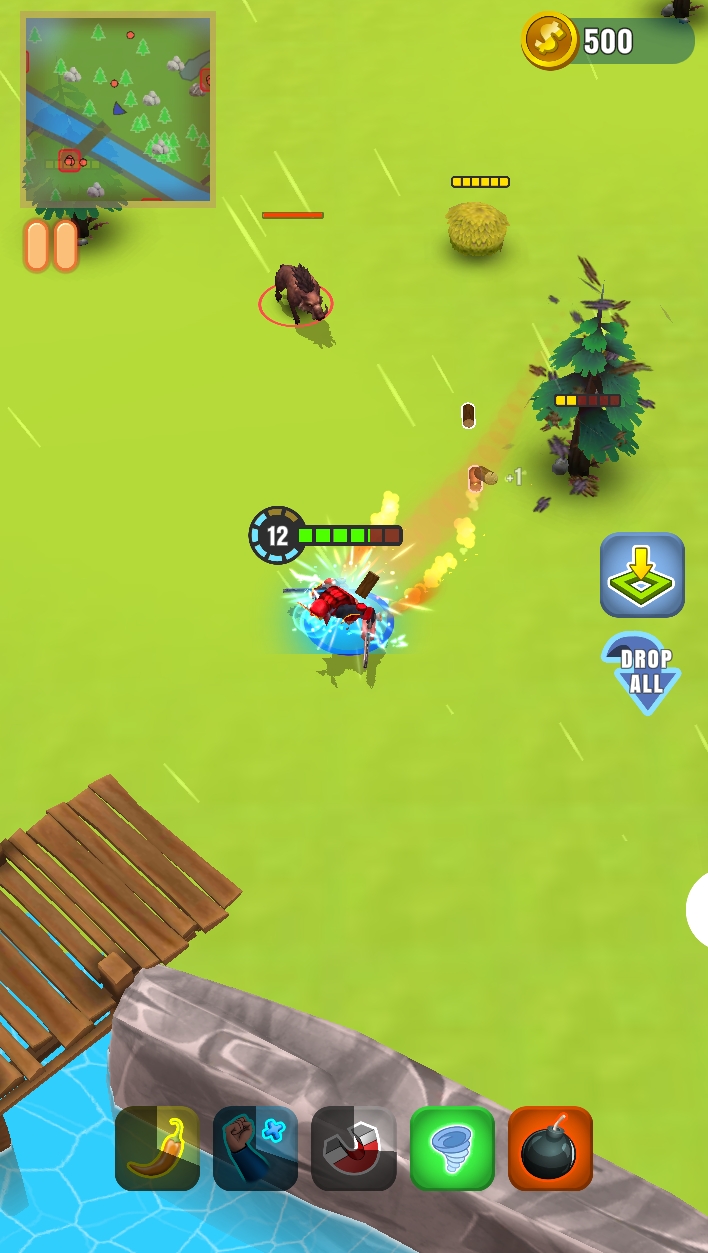The height and width of the screenshot is (1253, 708).
Task: Activate the yellow arrow drop-item button
Action: pos(642,575)
